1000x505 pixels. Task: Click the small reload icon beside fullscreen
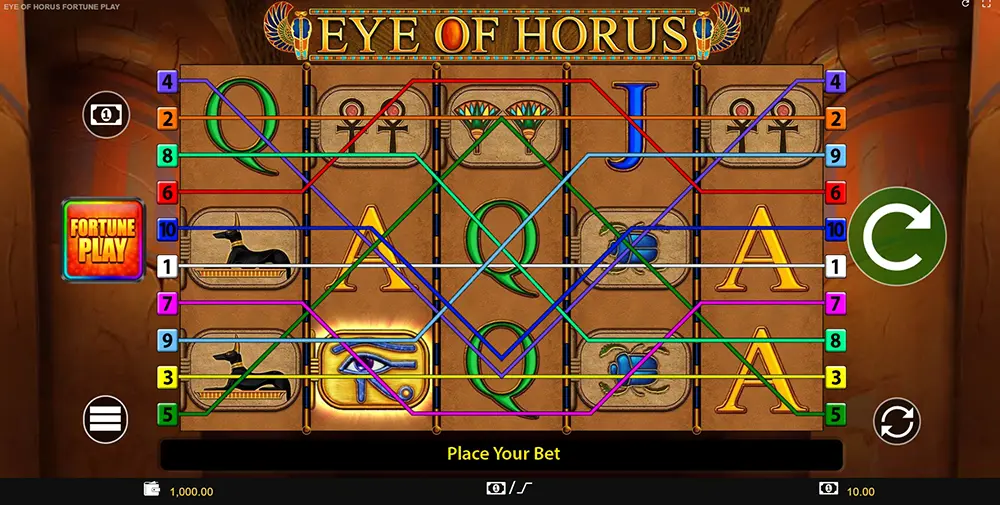965,6
